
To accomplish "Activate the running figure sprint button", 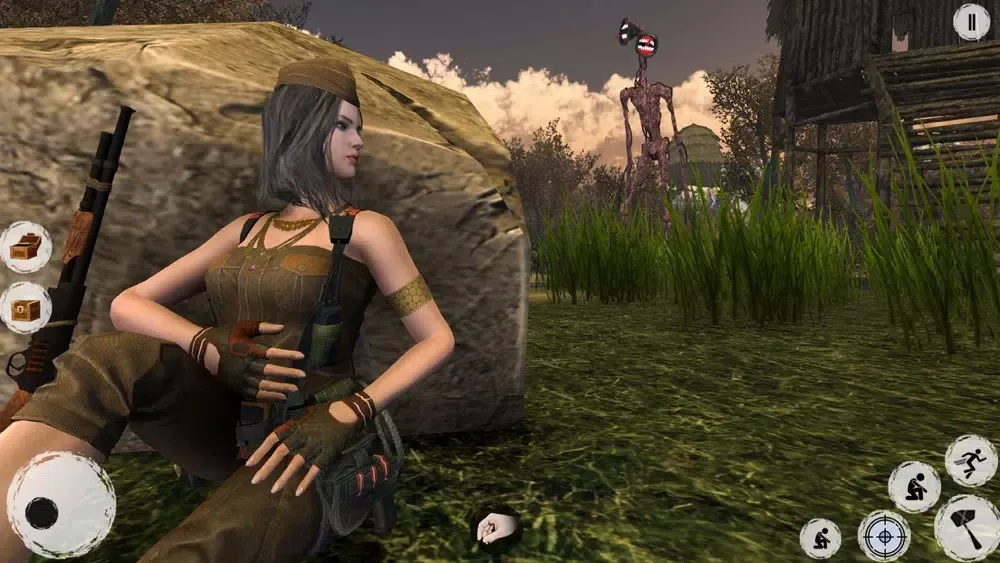I will pyautogui.click(x=971, y=460).
